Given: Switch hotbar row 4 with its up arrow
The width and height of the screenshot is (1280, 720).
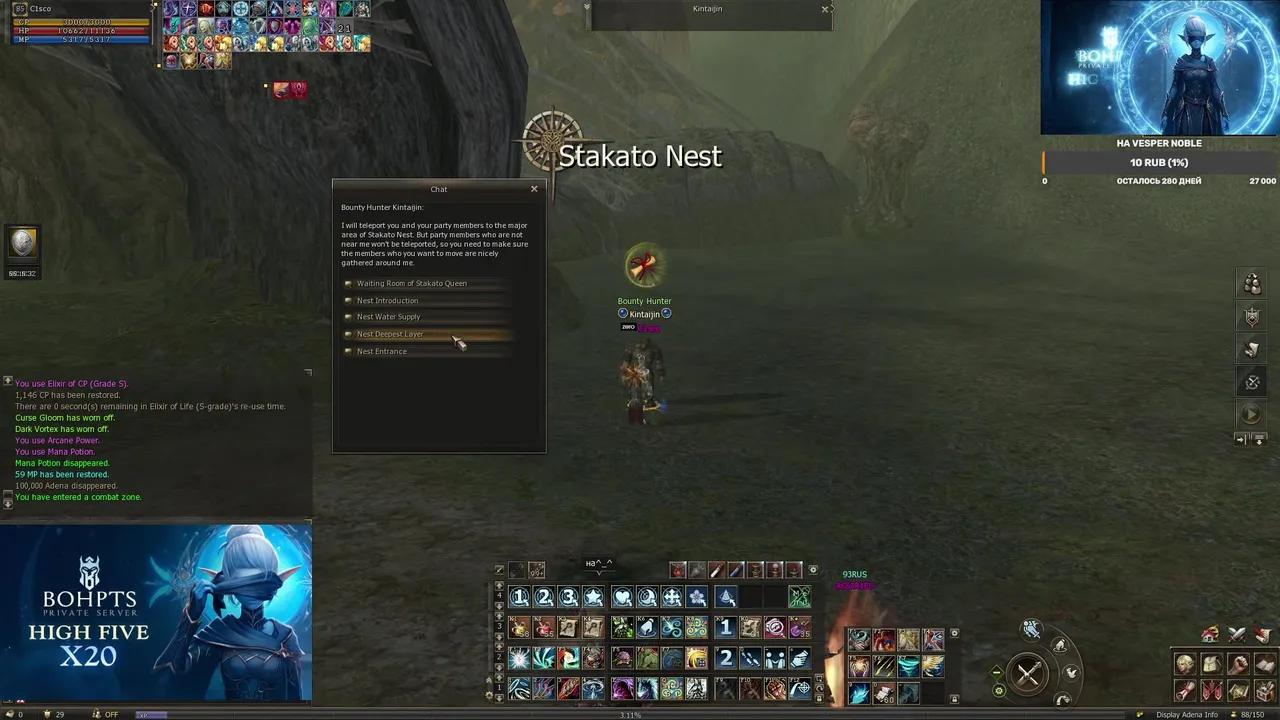Looking at the screenshot, I should (x=499, y=585).
